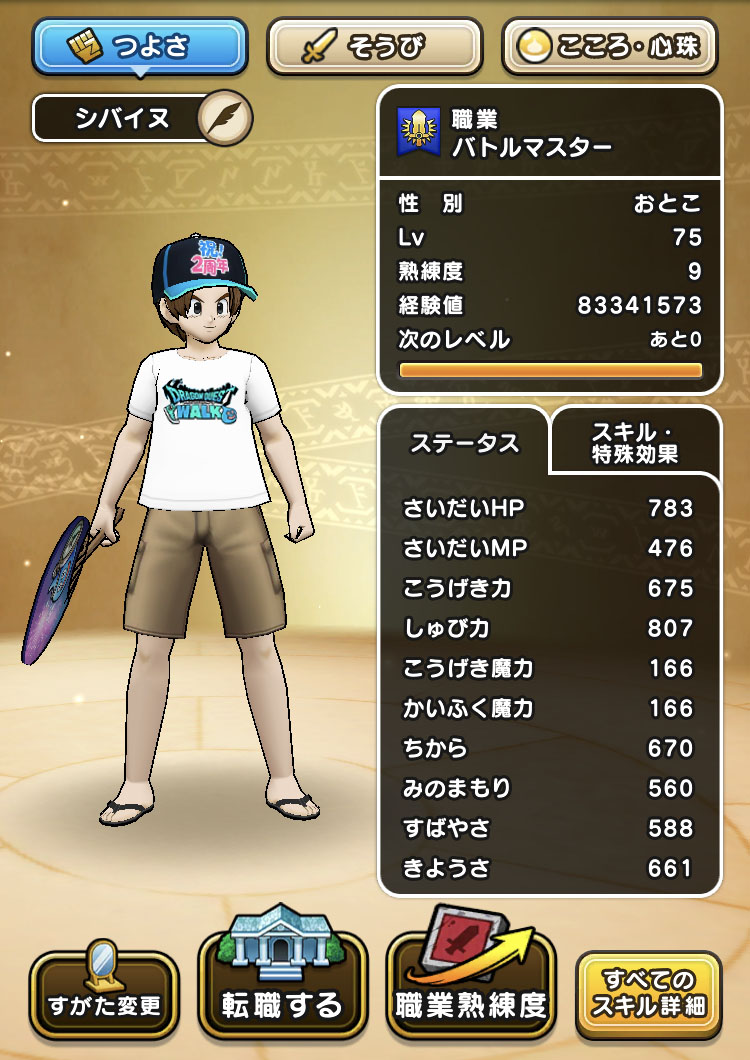Show the スキル・特殊効果 tab
The height and width of the screenshot is (1060, 750).
point(636,442)
